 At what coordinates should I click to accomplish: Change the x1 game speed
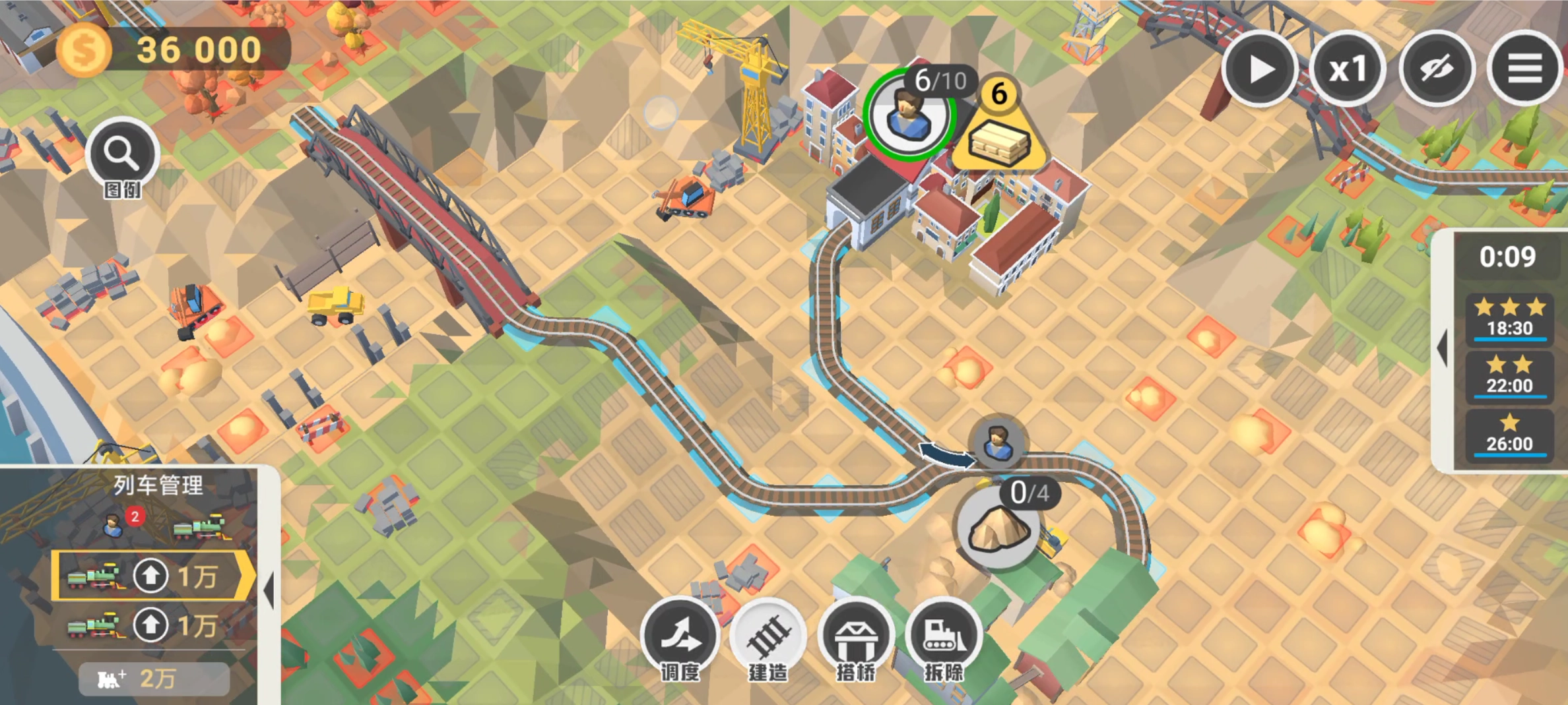[x=1347, y=69]
